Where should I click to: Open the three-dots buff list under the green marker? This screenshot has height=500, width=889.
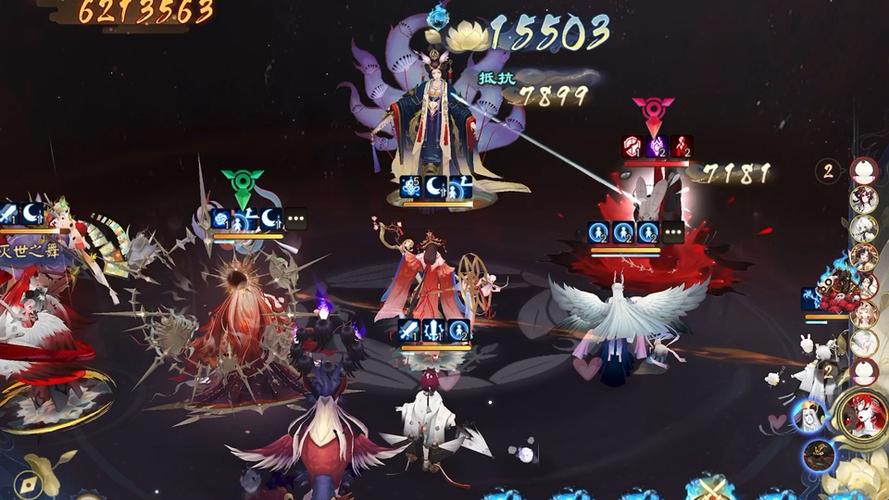tap(296, 218)
